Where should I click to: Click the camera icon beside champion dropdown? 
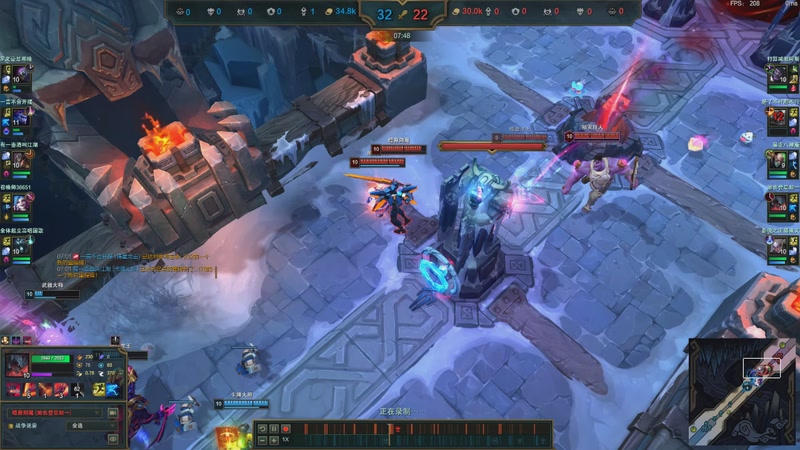[x=112, y=412]
